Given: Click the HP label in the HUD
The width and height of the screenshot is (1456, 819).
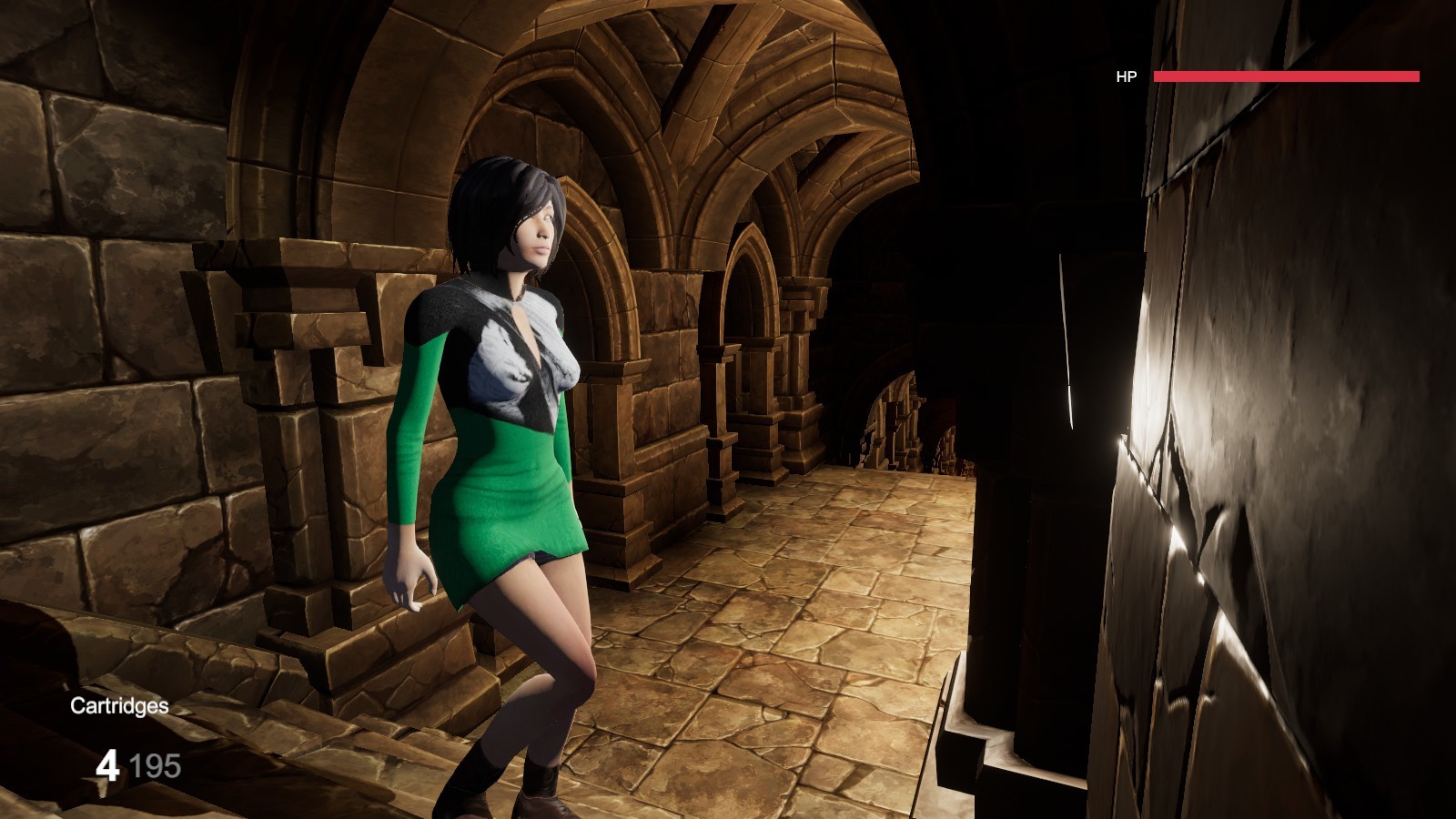Looking at the screenshot, I should point(1126,76).
